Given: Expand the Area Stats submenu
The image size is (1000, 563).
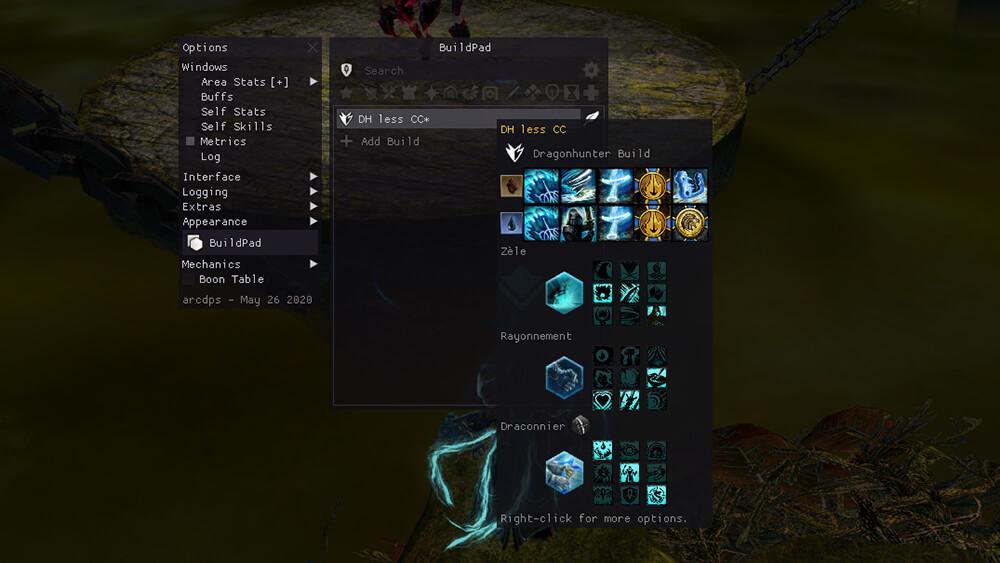Looking at the screenshot, I should tap(314, 82).
